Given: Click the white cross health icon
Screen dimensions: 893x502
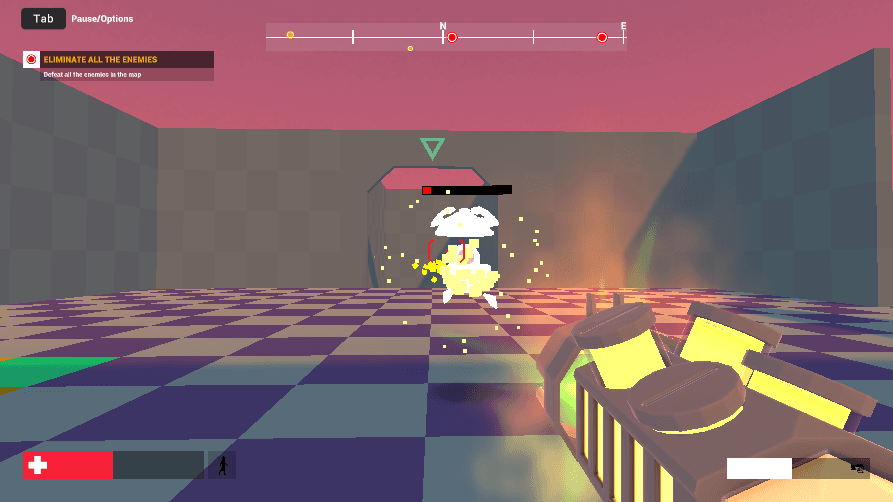Looking at the screenshot, I should 38,465.
